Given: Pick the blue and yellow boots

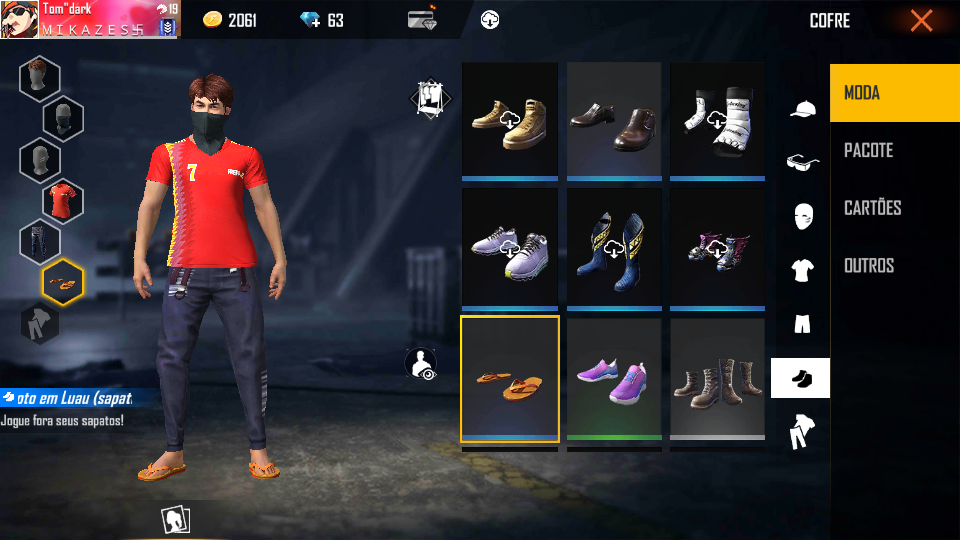Looking at the screenshot, I should pyautogui.click(x=614, y=249).
